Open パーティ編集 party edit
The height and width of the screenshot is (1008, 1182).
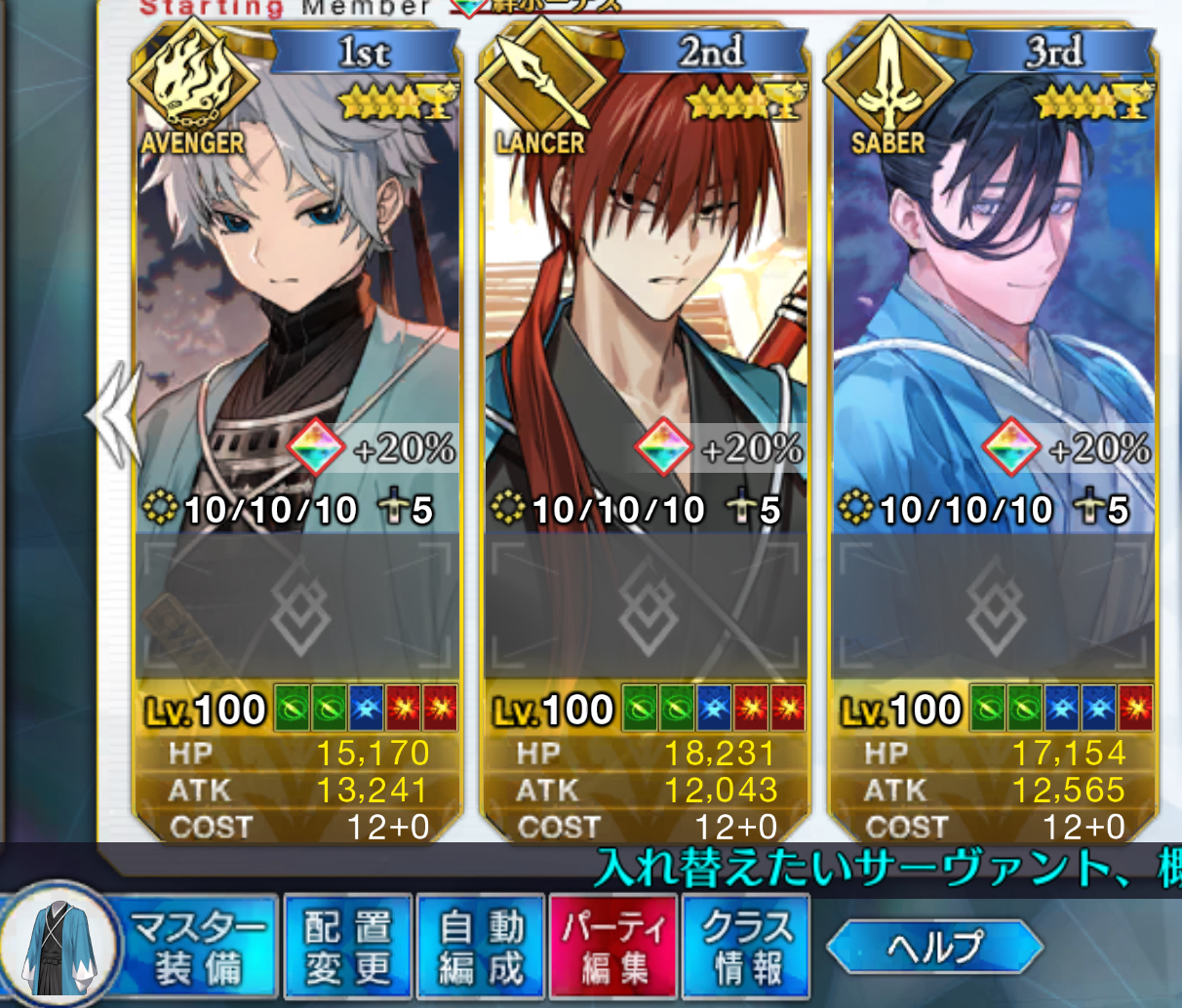click(614, 948)
